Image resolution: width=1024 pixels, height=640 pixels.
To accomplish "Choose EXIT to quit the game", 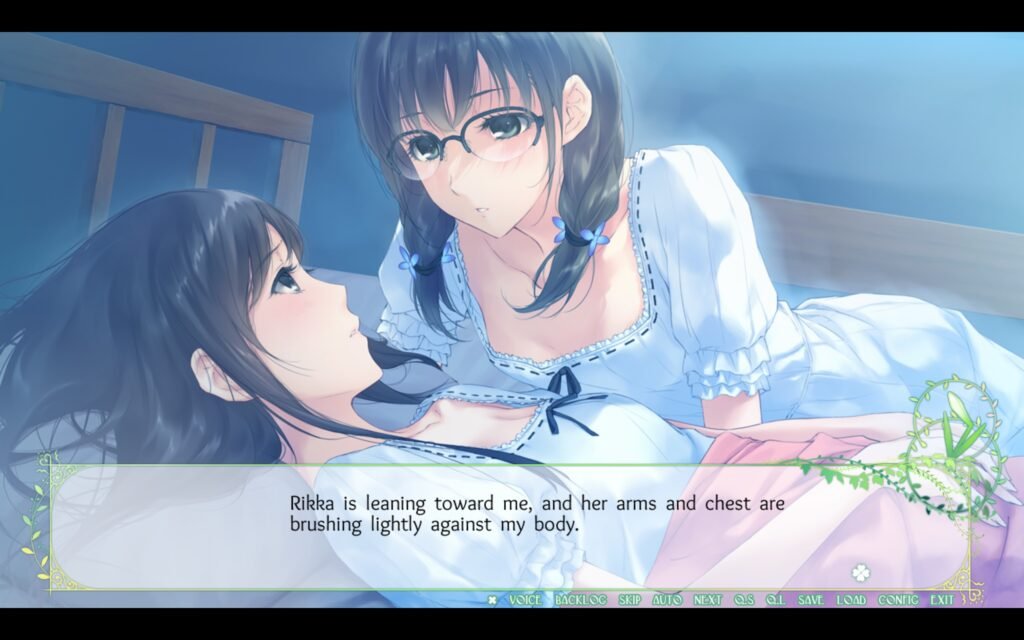I will pyautogui.click(x=942, y=600).
